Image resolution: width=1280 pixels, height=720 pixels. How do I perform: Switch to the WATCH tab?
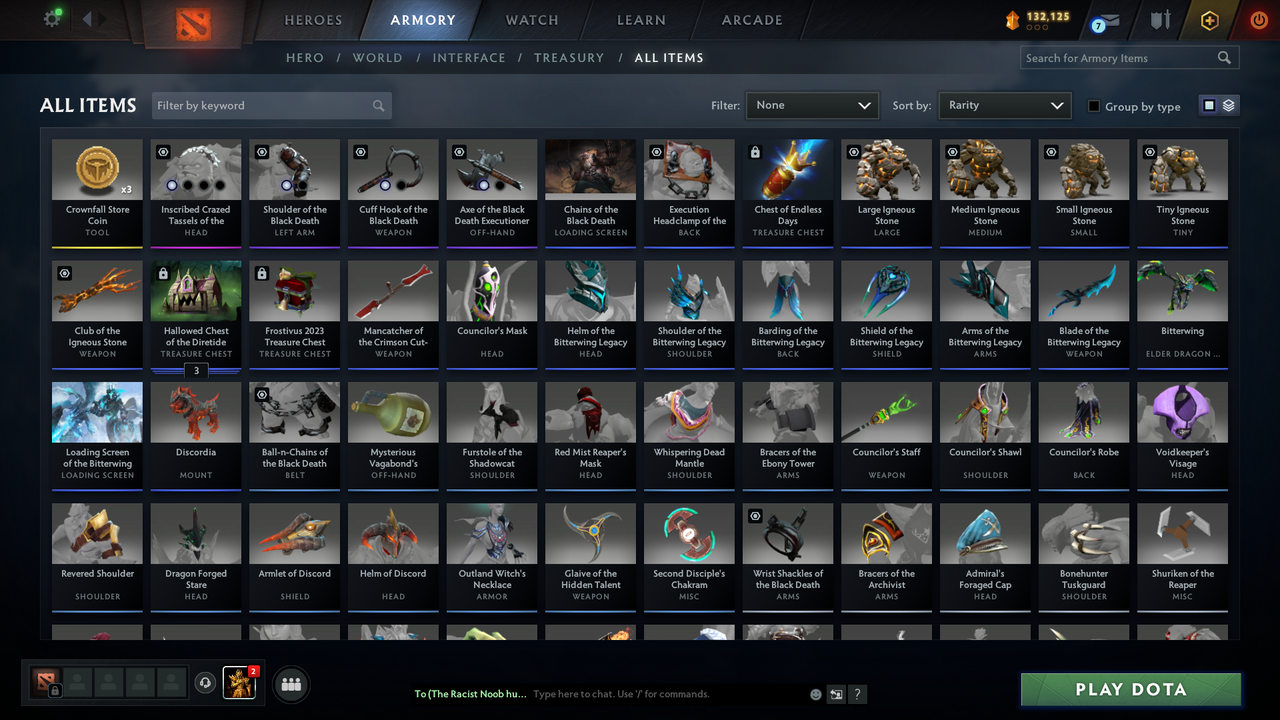[531, 19]
